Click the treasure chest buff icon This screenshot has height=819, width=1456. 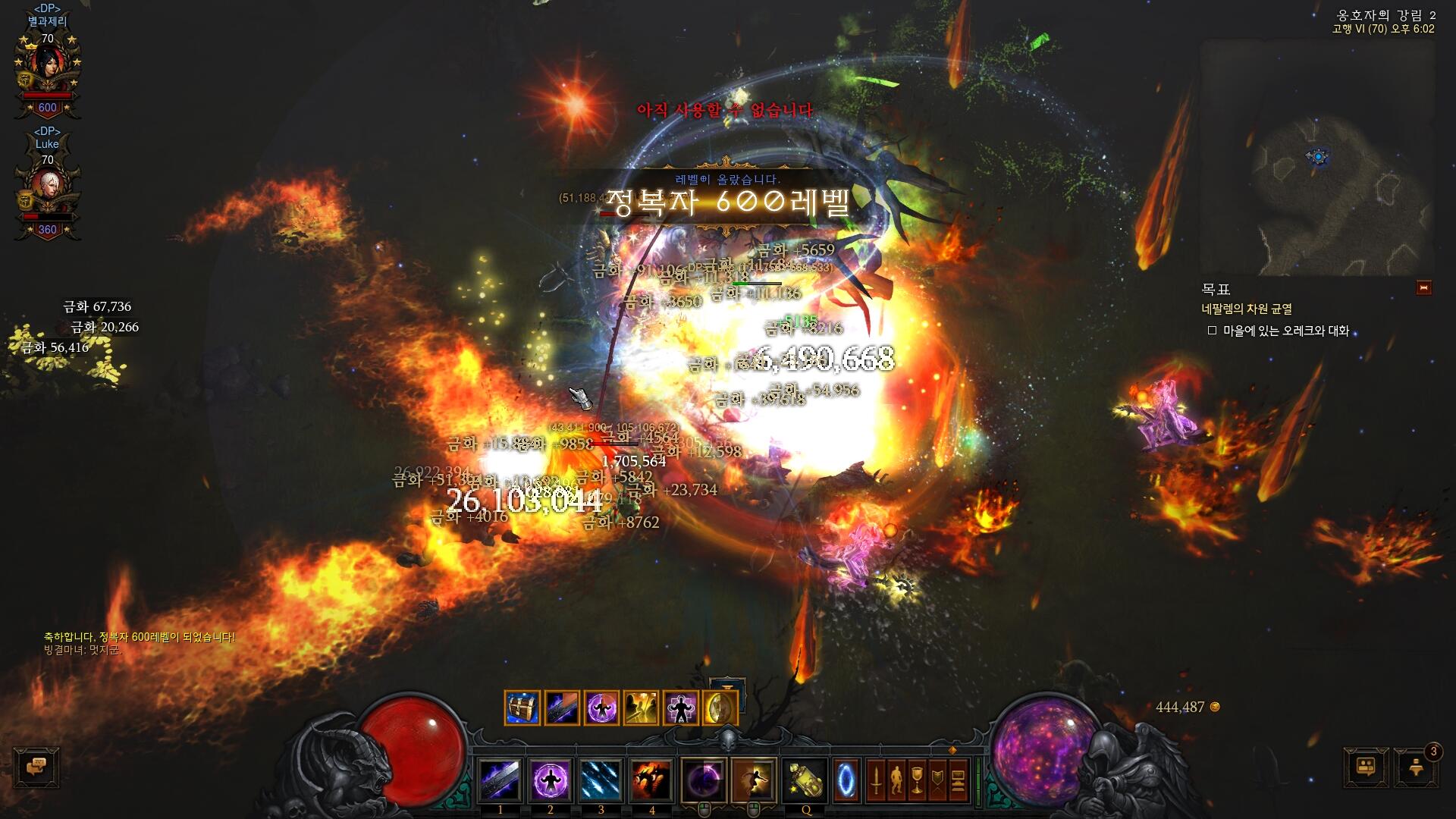[x=522, y=708]
